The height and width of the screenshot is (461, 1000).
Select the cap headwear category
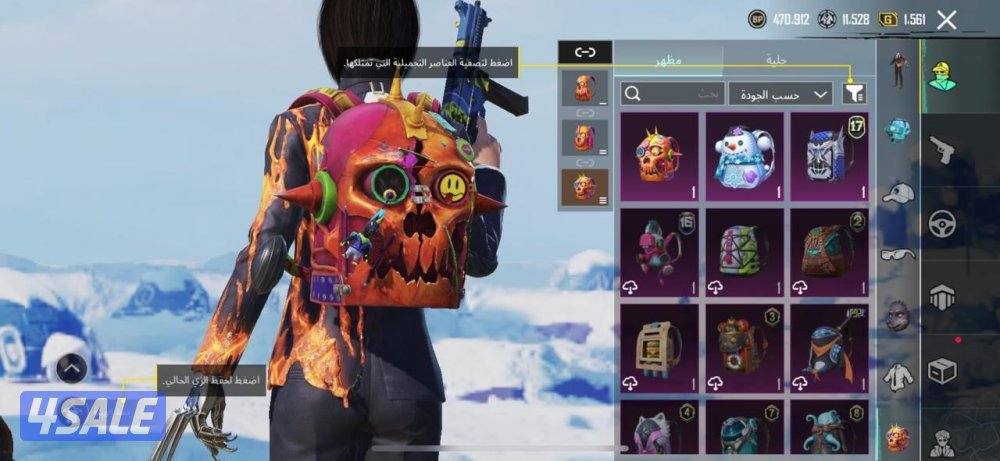click(x=898, y=192)
